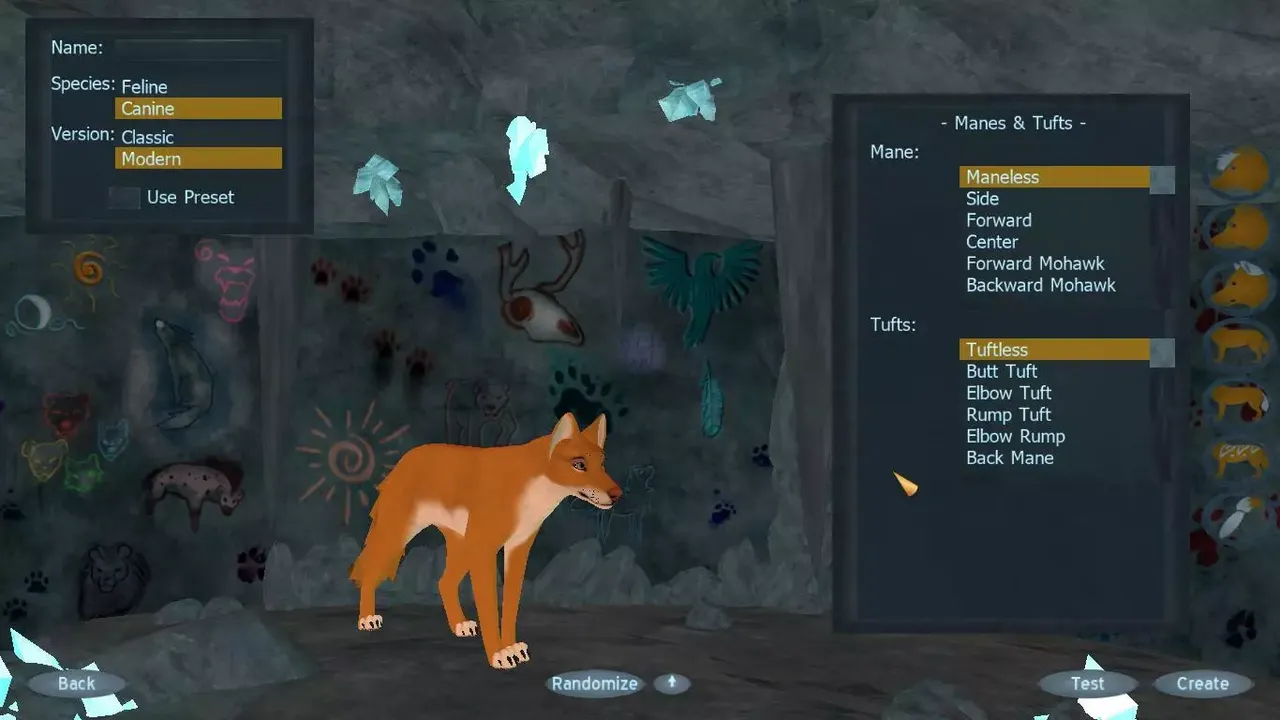
Task: Open the maned head style icon at top right
Action: 1240,169
